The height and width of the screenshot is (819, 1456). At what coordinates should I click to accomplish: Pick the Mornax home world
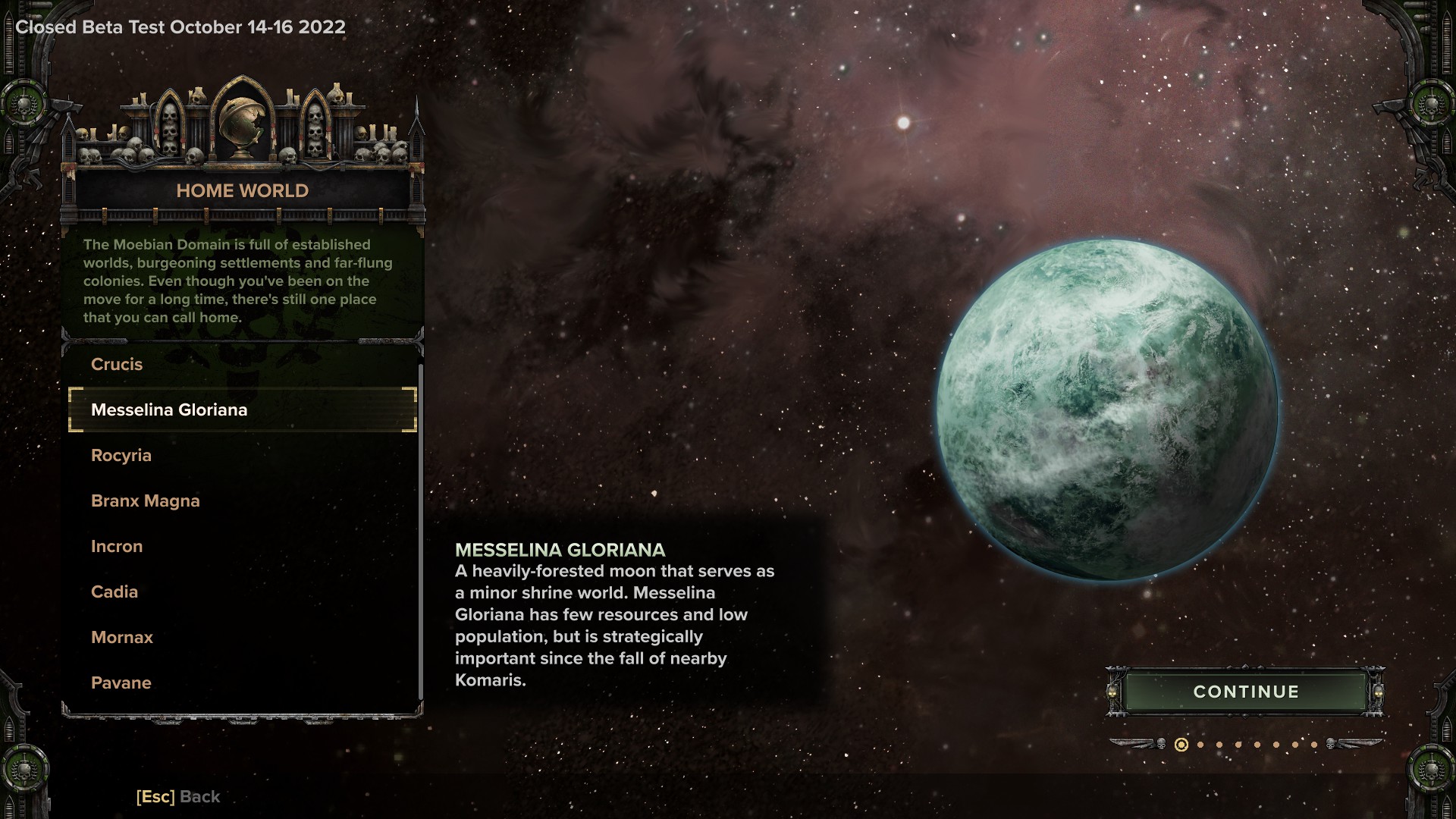pyautogui.click(x=122, y=638)
